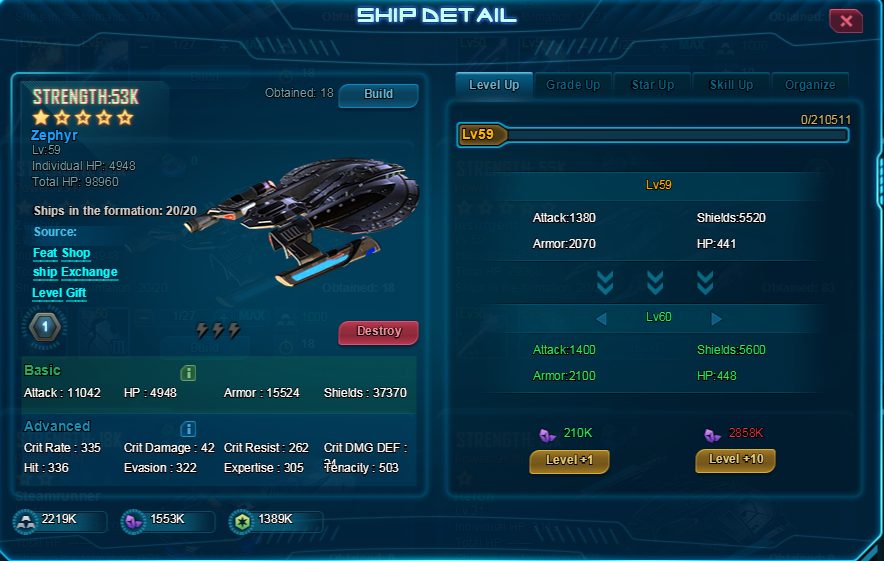Close the Ship Detail window

846,21
